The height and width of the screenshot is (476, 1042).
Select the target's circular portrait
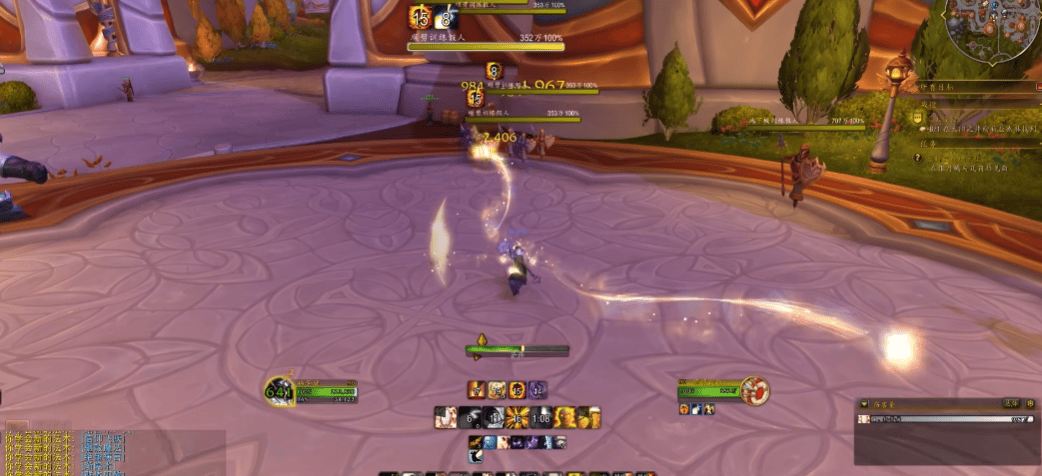pyautogui.click(x=756, y=389)
